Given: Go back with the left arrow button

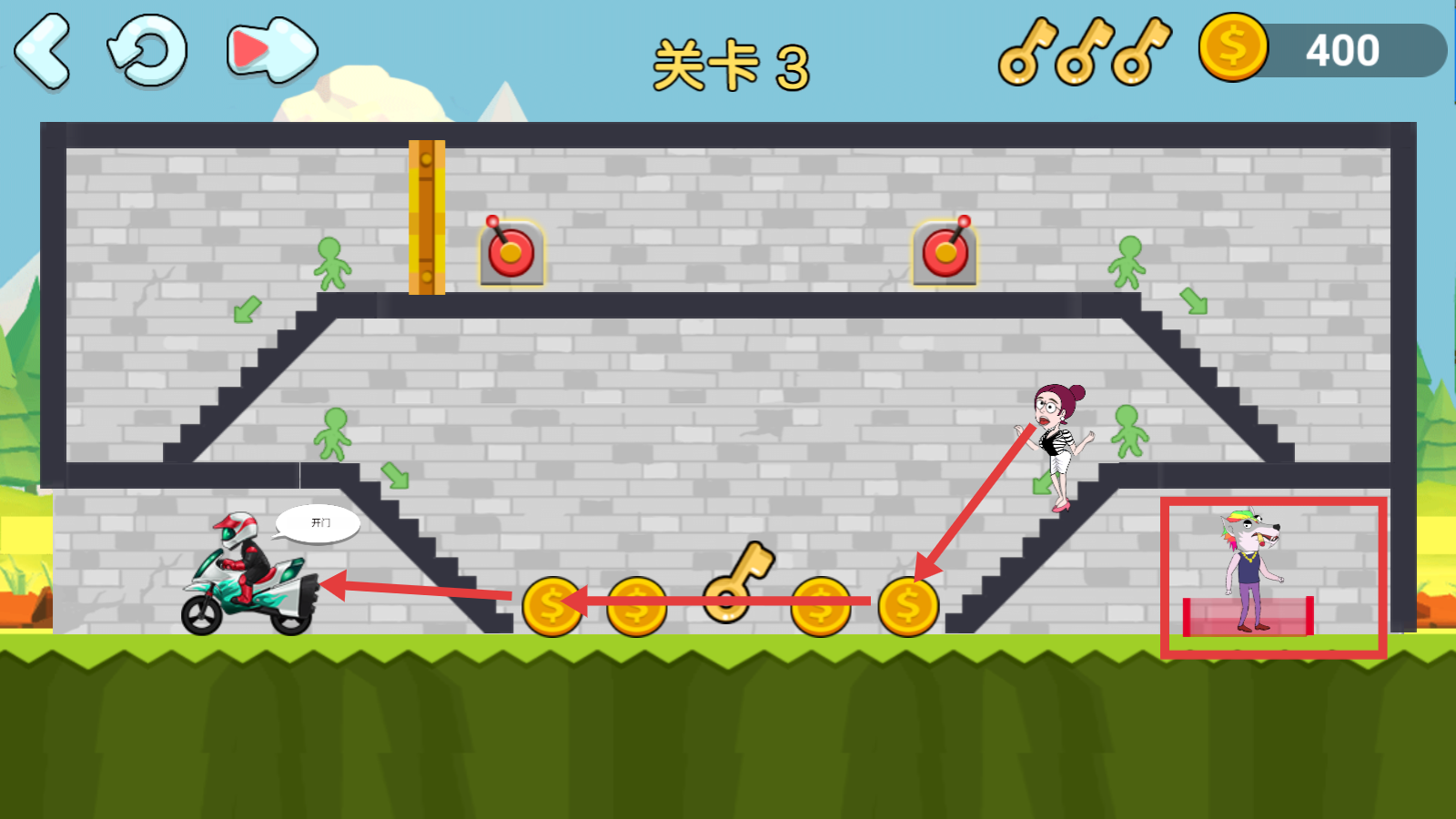Looking at the screenshot, I should point(43,51).
